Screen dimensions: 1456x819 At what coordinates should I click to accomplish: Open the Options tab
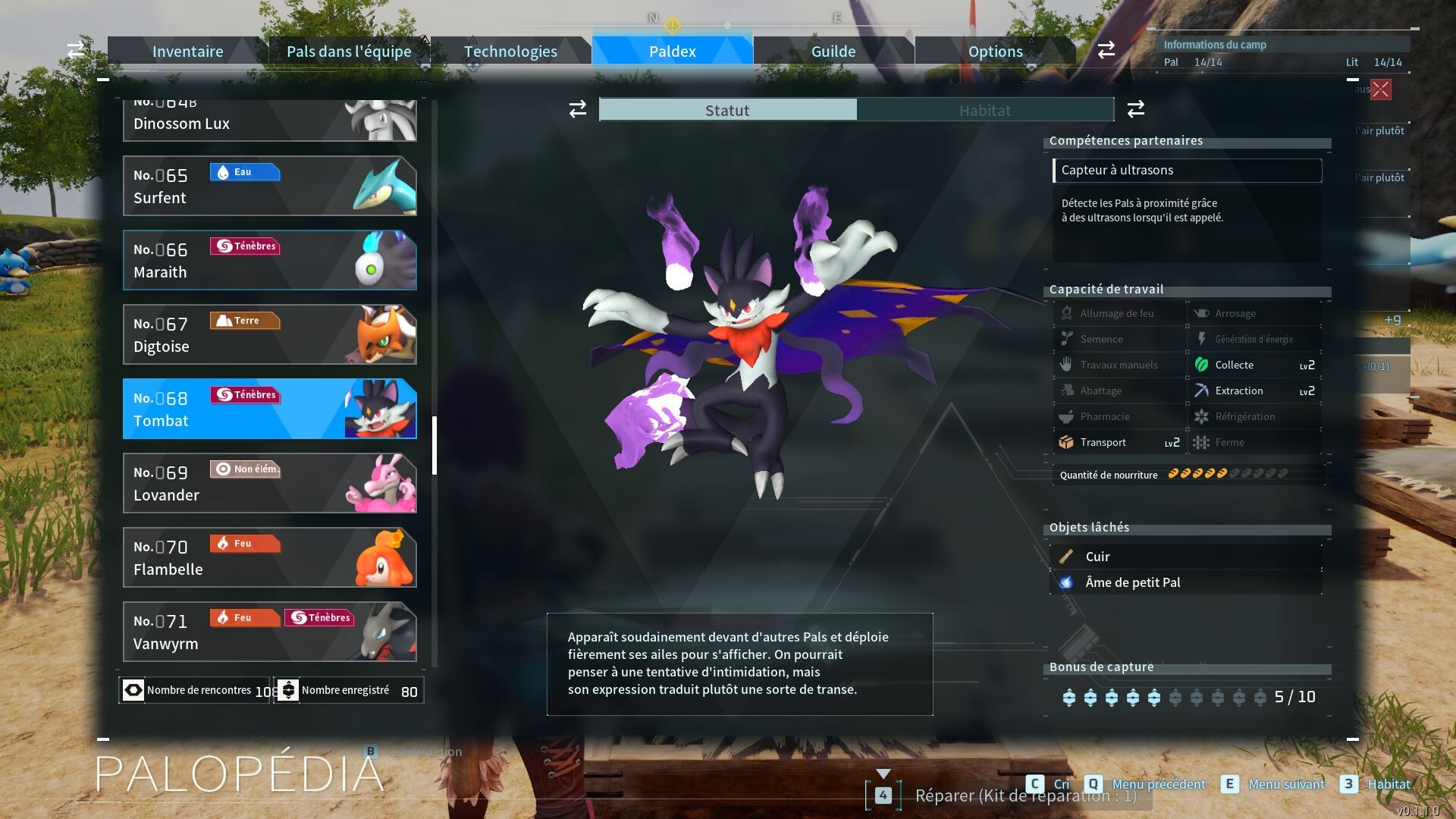click(995, 52)
